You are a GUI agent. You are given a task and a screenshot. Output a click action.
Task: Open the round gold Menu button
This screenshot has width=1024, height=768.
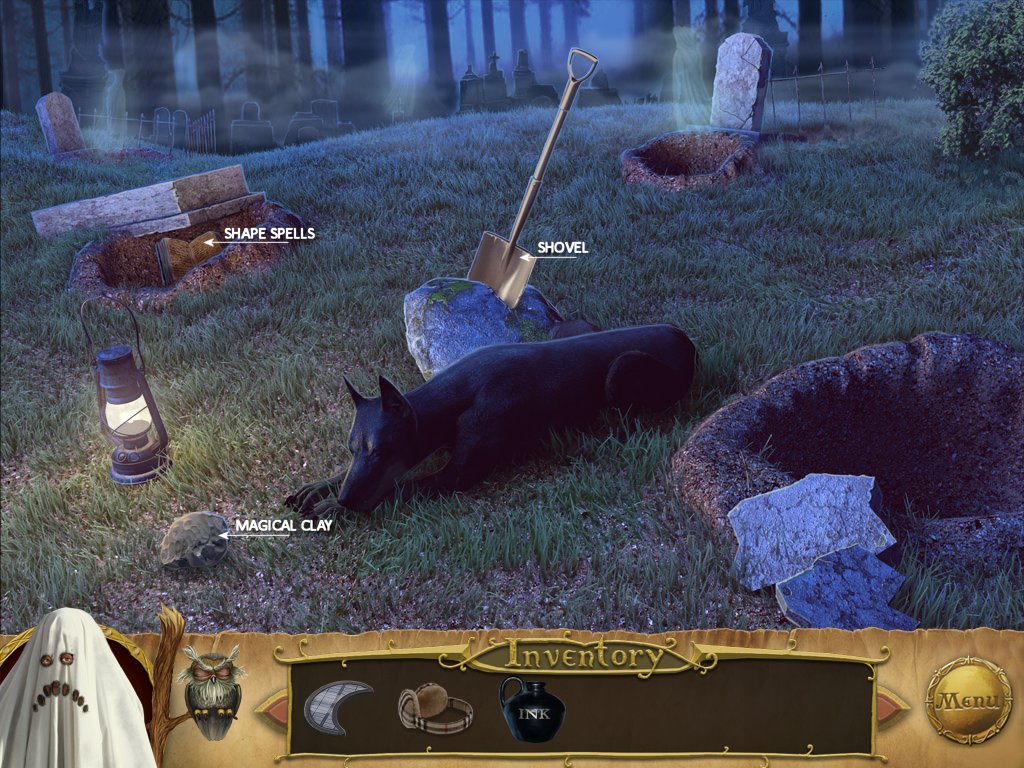pyautogui.click(x=968, y=701)
